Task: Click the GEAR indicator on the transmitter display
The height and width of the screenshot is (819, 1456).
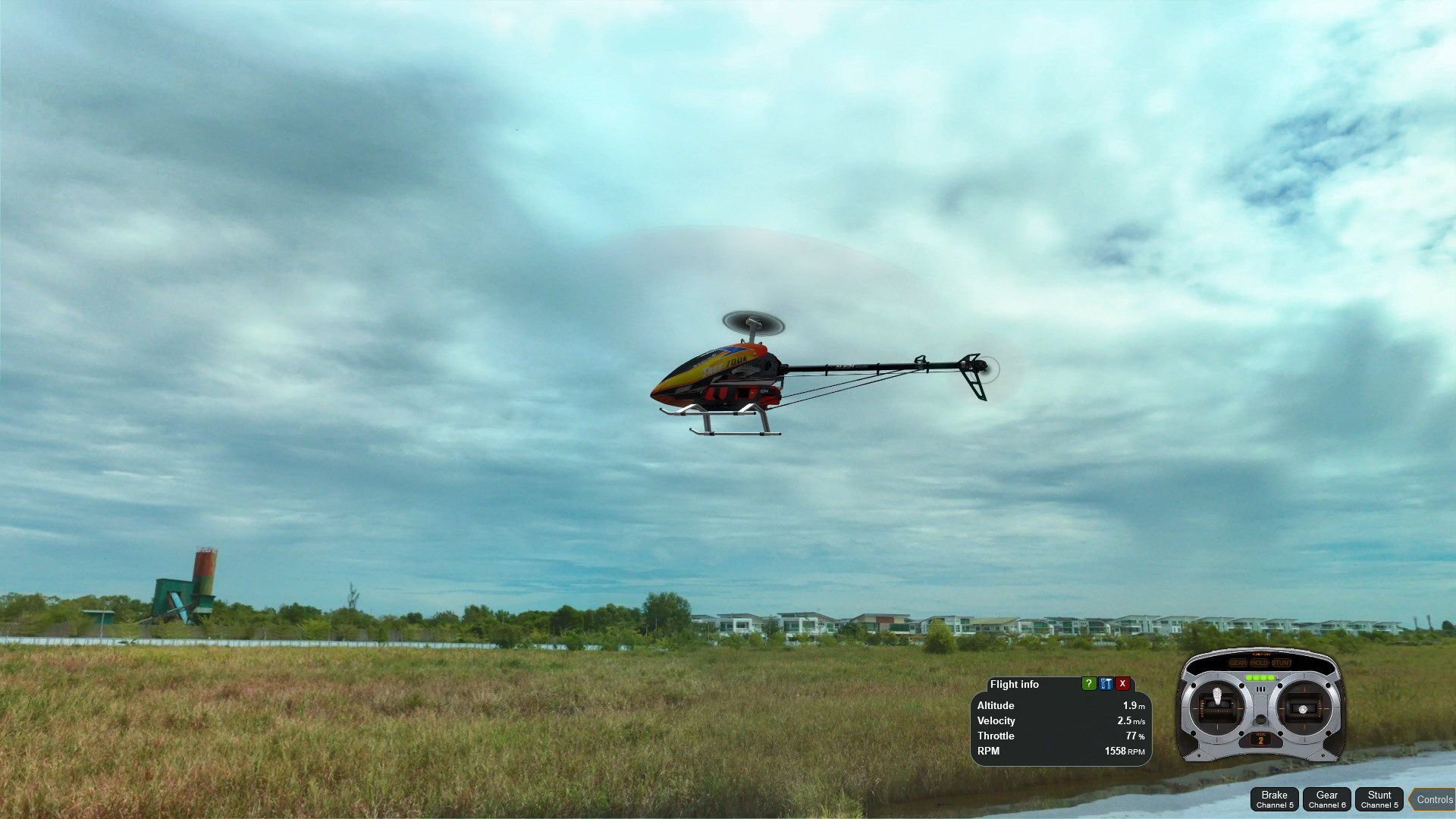Action: click(x=1238, y=663)
